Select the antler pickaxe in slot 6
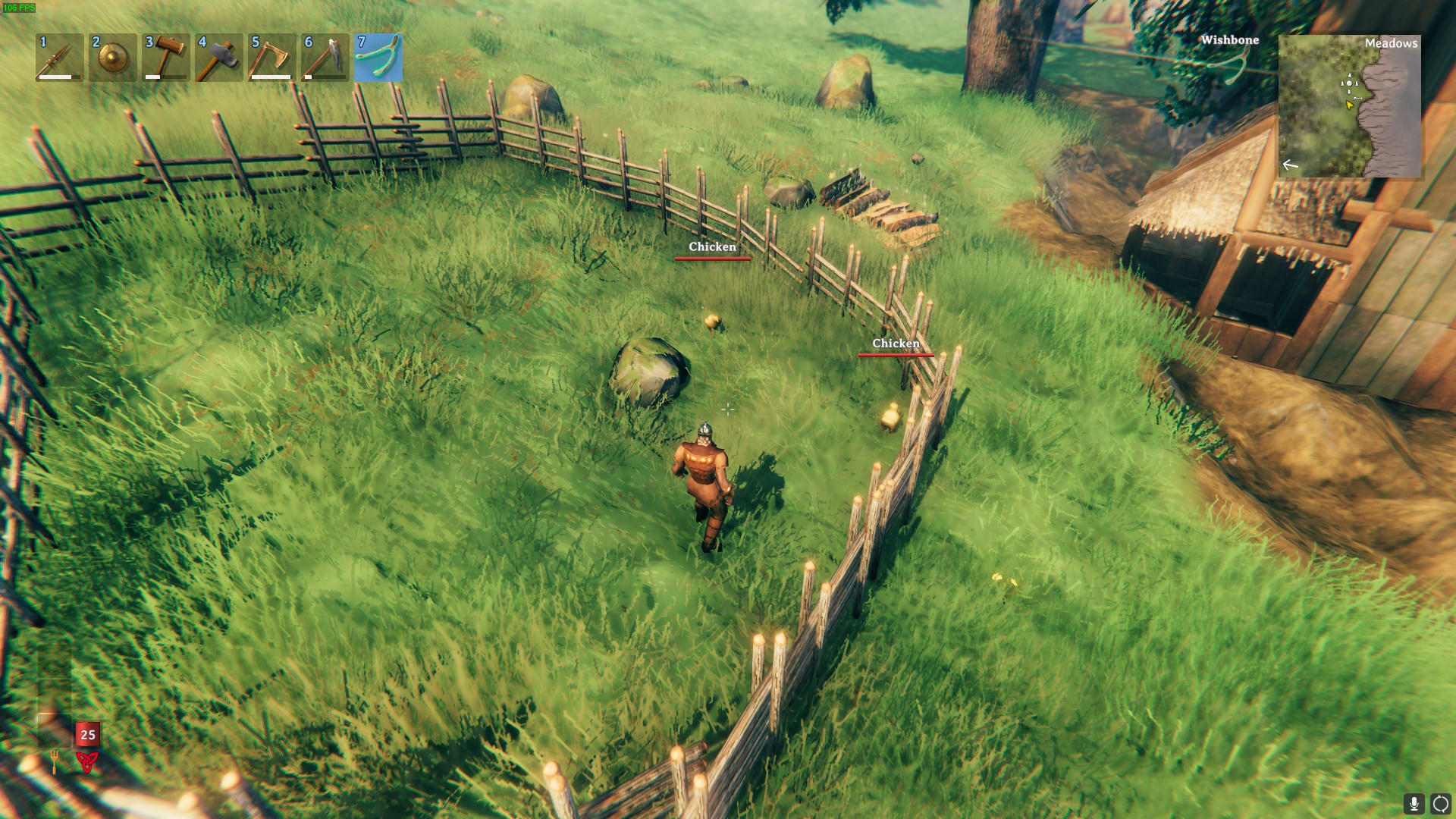Screen dimensions: 1456x819 click(327, 58)
